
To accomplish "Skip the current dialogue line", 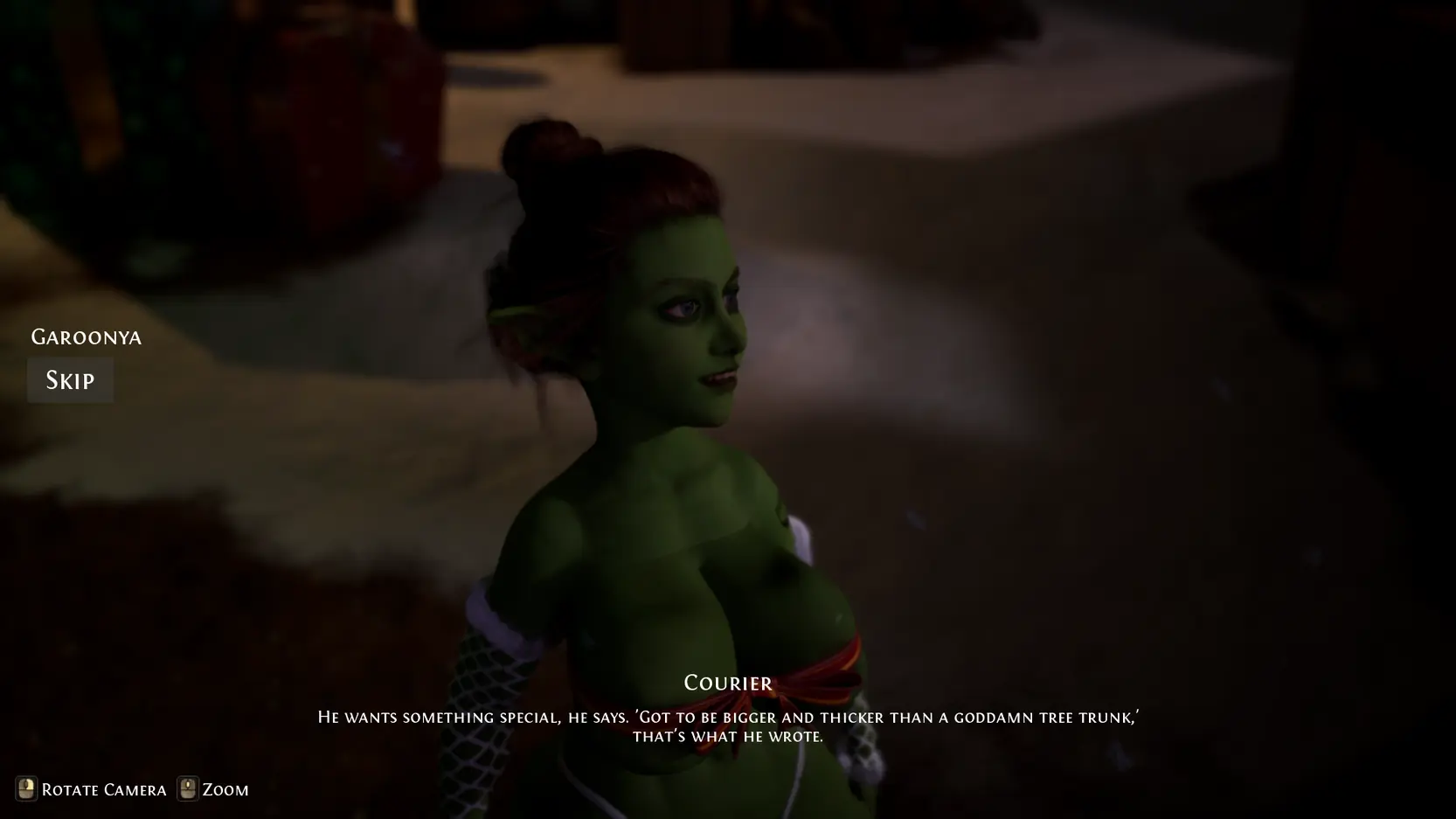I will click(70, 380).
